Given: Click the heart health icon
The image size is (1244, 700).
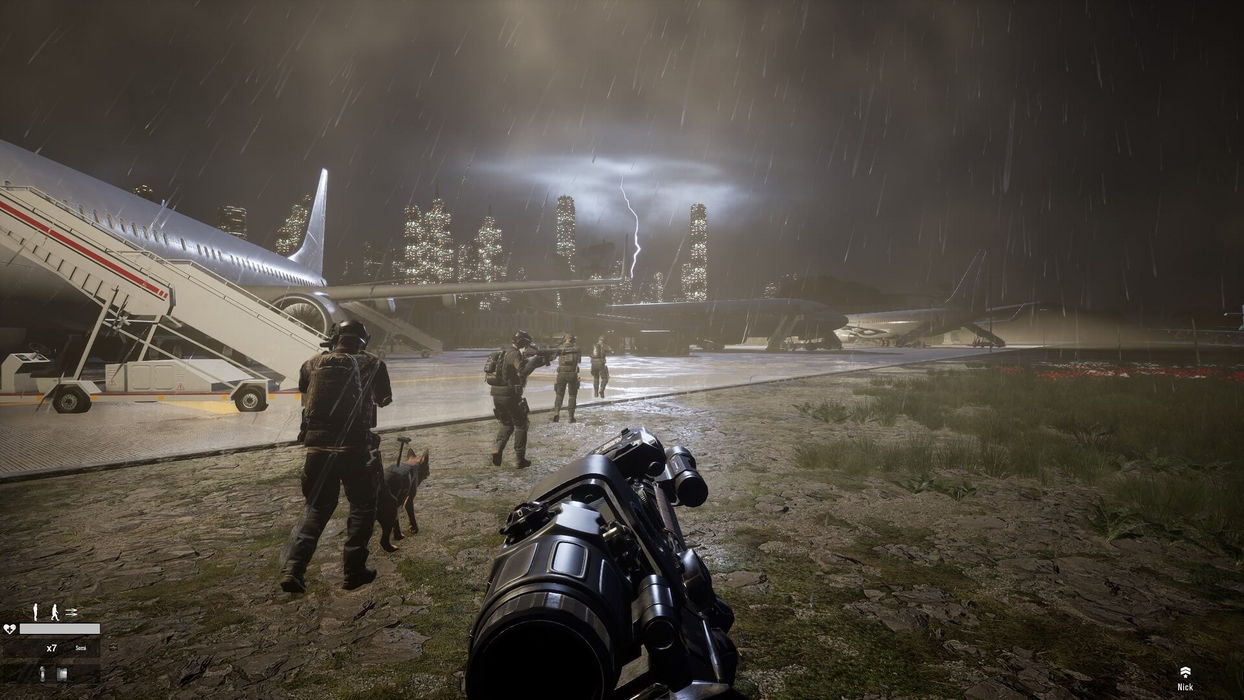Looking at the screenshot, I should click(10, 629).
